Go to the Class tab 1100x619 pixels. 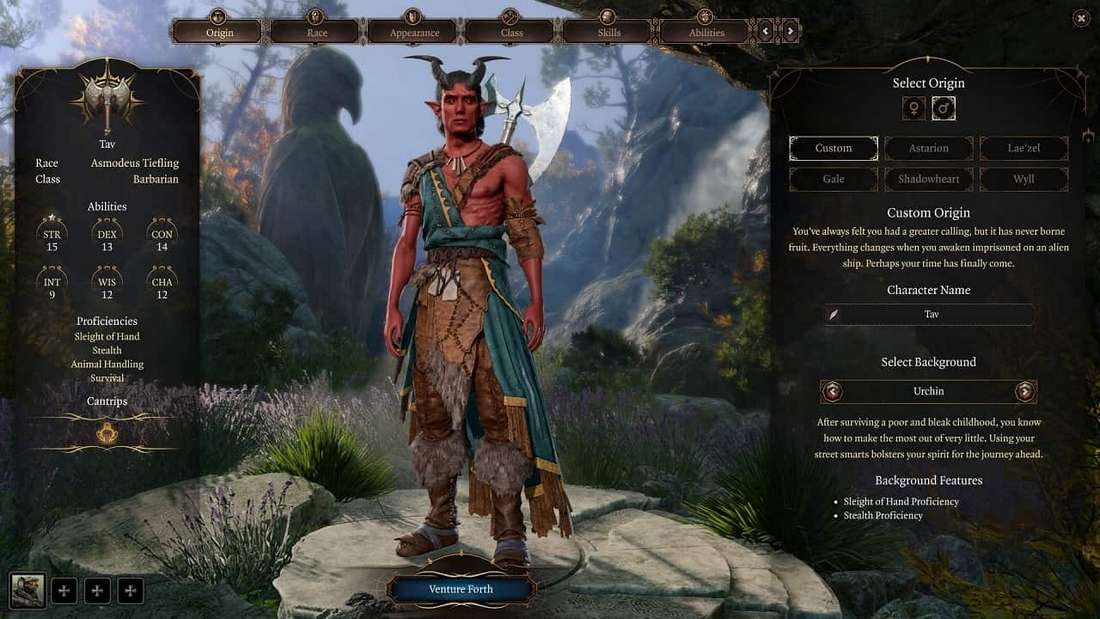[x=510, y=32]
